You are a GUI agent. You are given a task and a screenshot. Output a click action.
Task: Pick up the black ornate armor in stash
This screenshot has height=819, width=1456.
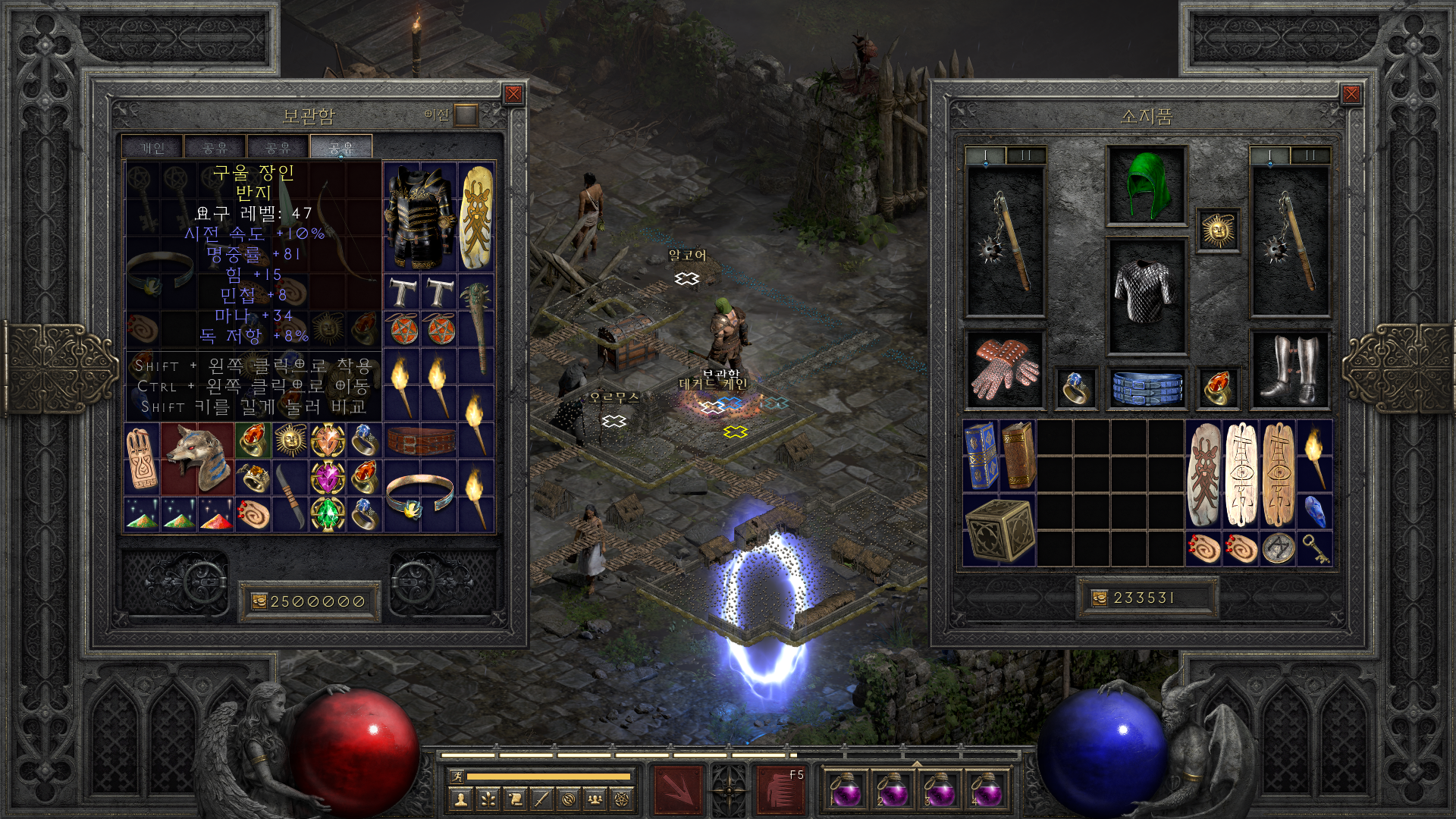click(x=419, y=217)
